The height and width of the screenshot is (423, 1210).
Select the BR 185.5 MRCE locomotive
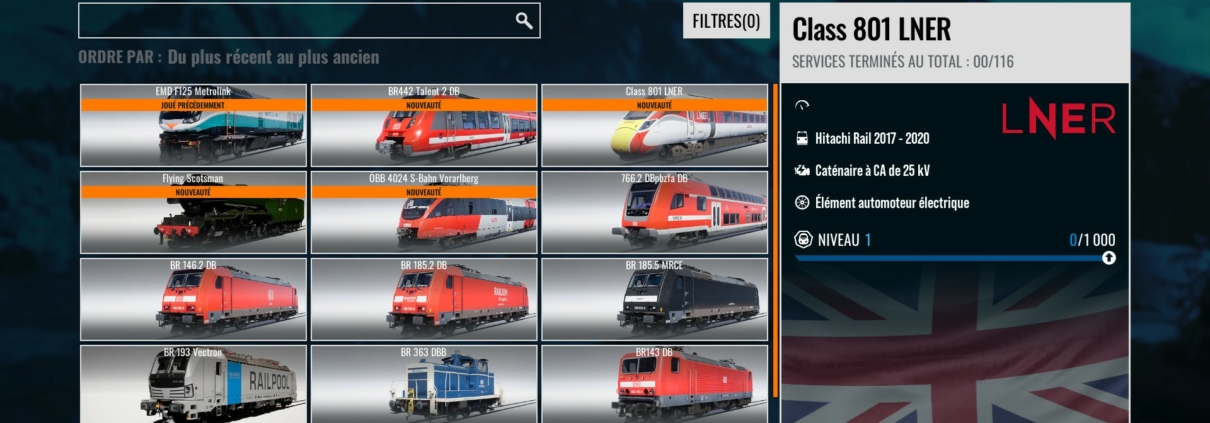point(655,298)
